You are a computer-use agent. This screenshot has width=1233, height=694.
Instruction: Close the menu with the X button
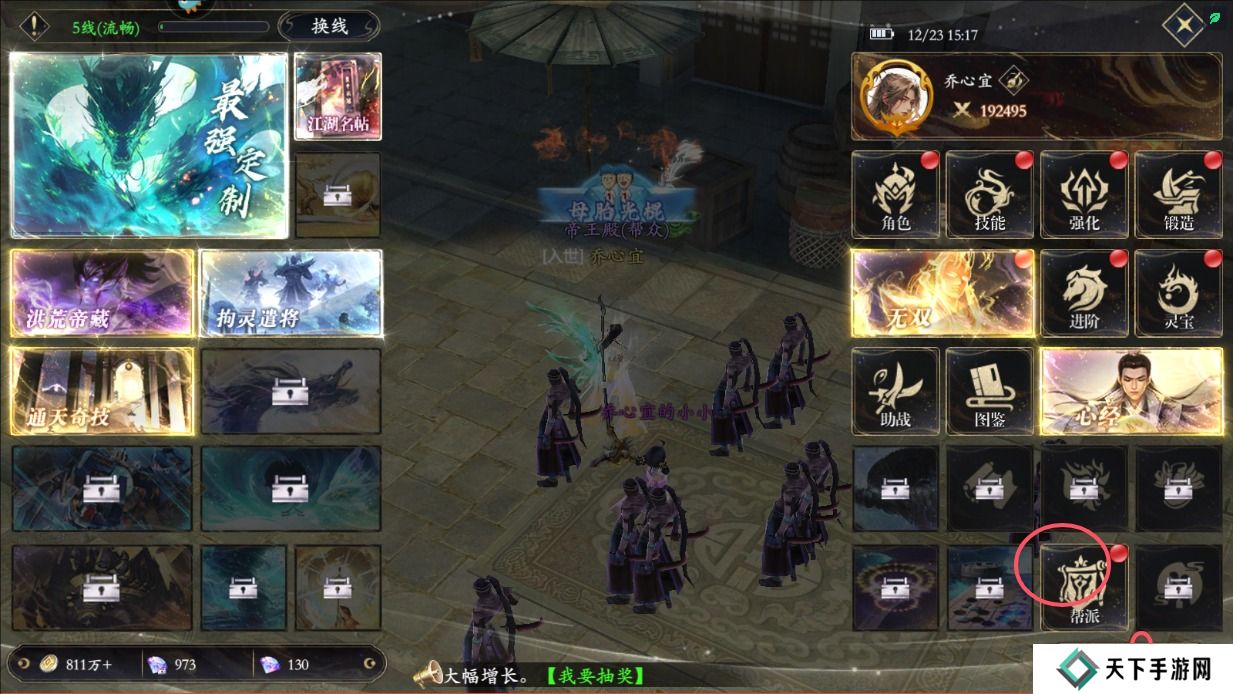[1184, 26]
